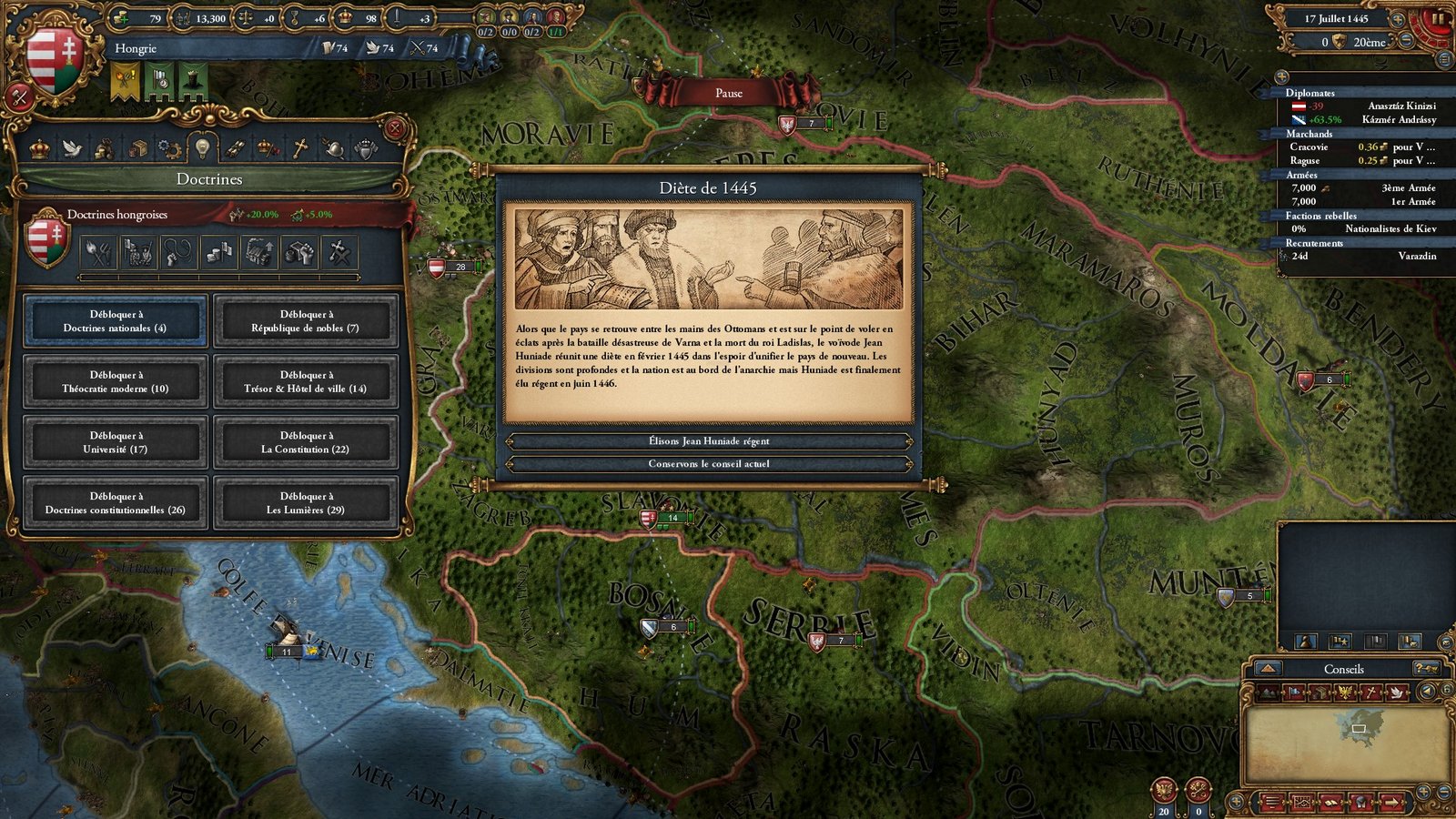Switch to the cross religion tab
1456x819 pixels.
[x=300, y=148]
